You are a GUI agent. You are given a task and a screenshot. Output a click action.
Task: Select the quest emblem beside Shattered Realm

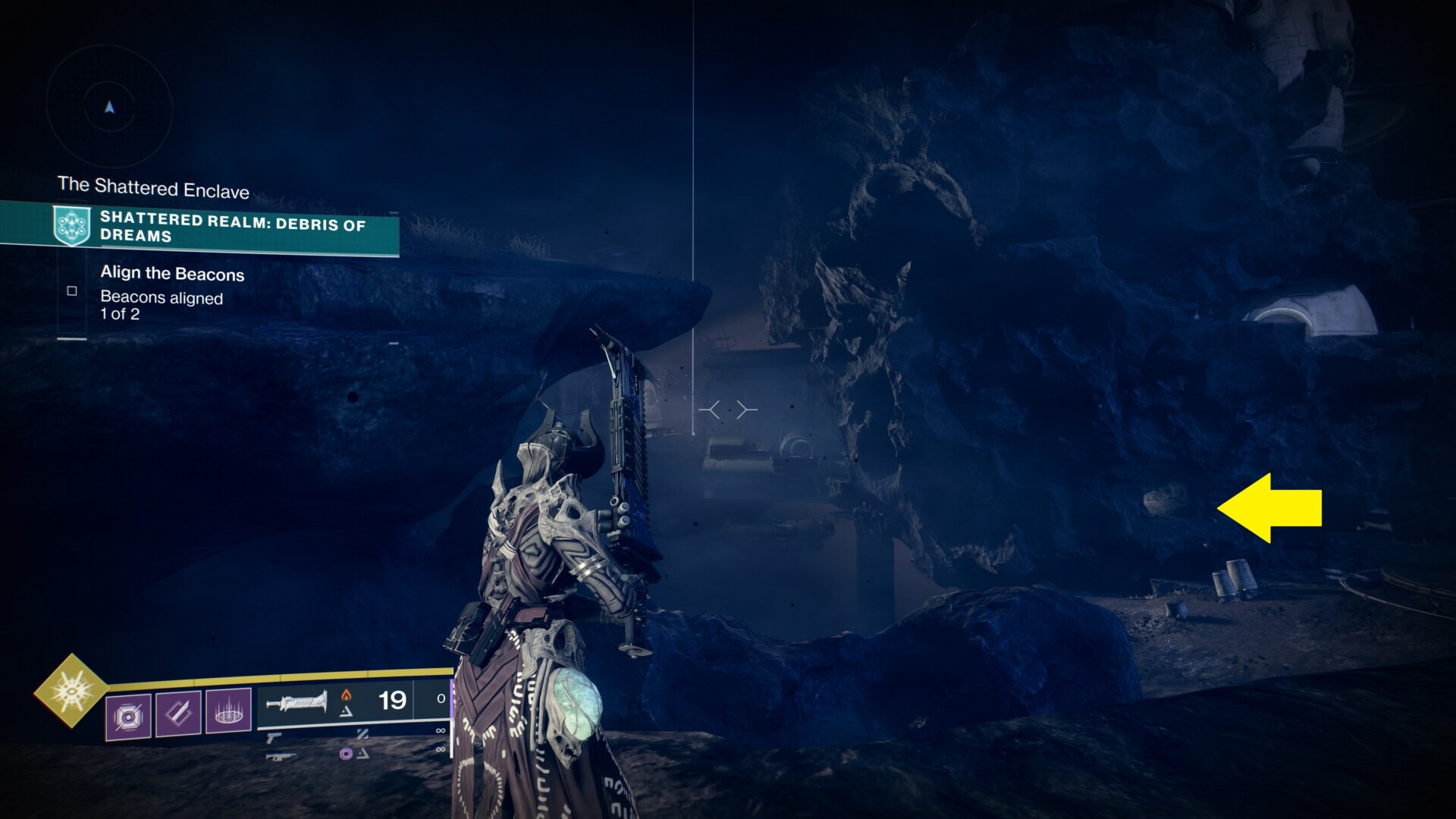click(72, 225)
